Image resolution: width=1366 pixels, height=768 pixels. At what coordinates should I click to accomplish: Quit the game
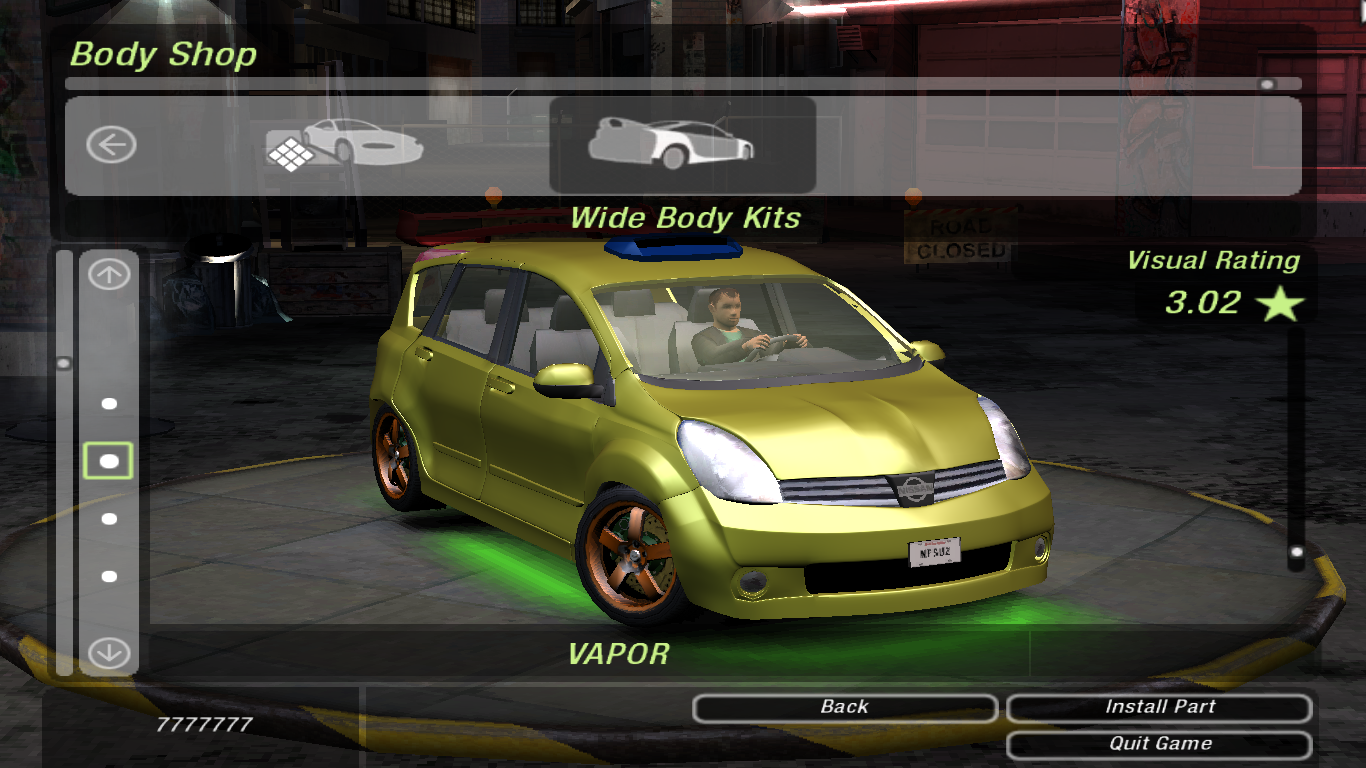[1159, 744]
